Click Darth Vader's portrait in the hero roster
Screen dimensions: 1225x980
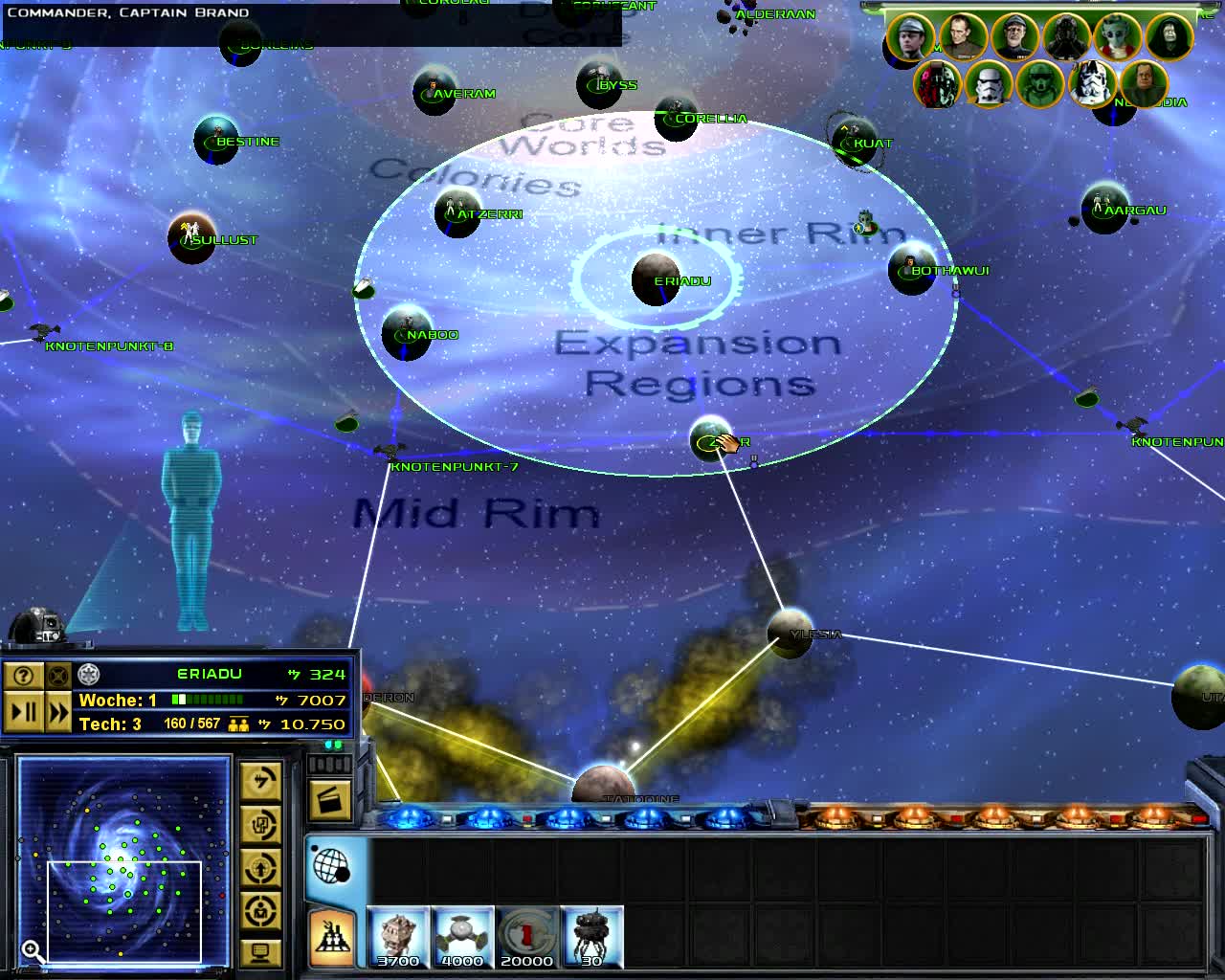coord(1065,36)
